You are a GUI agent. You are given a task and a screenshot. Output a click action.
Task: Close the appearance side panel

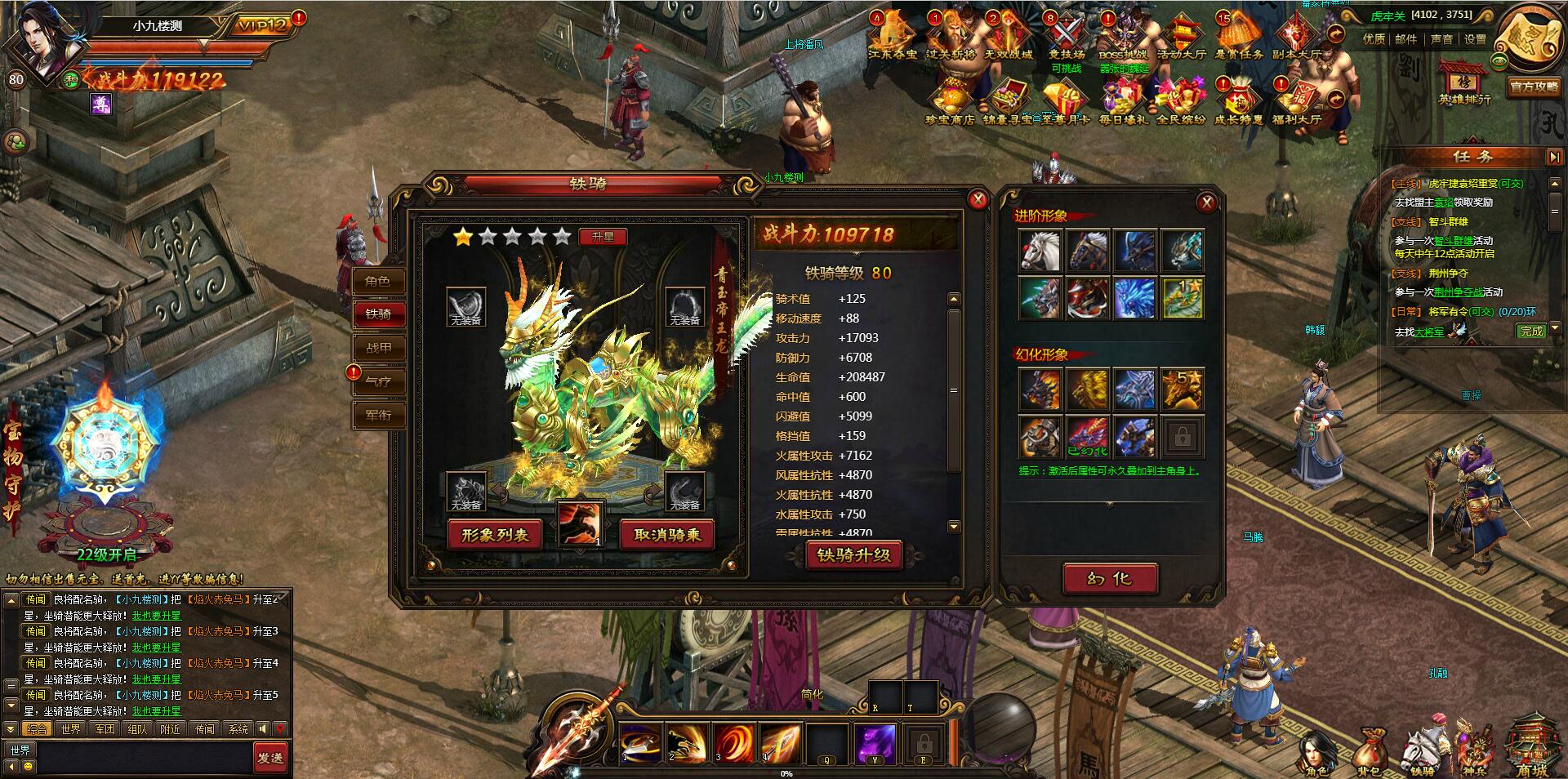tap(1206, 203)
